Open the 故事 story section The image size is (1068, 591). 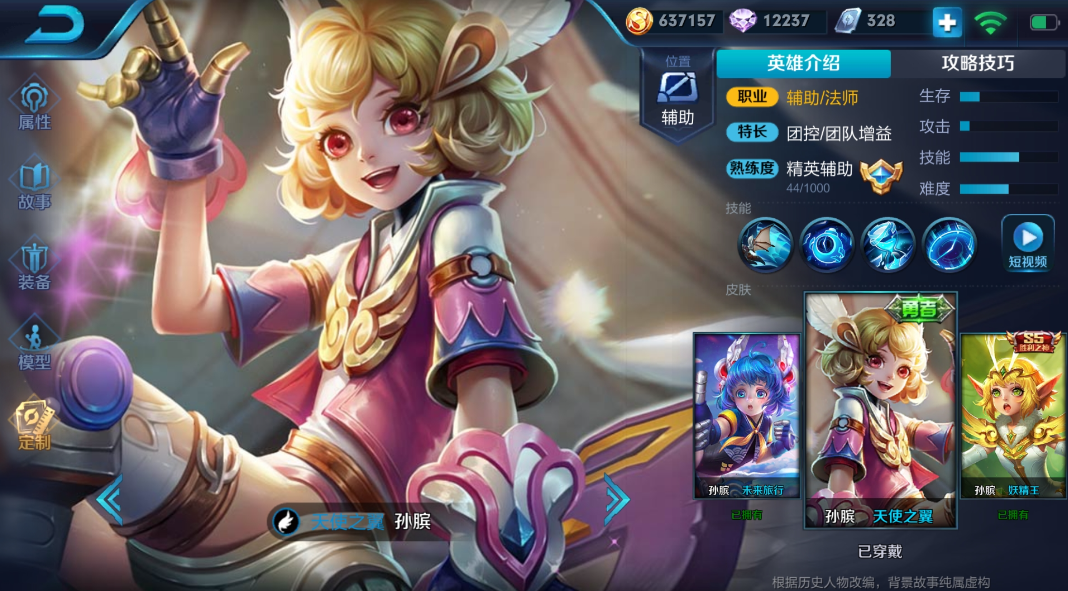(x=35, y=186)
